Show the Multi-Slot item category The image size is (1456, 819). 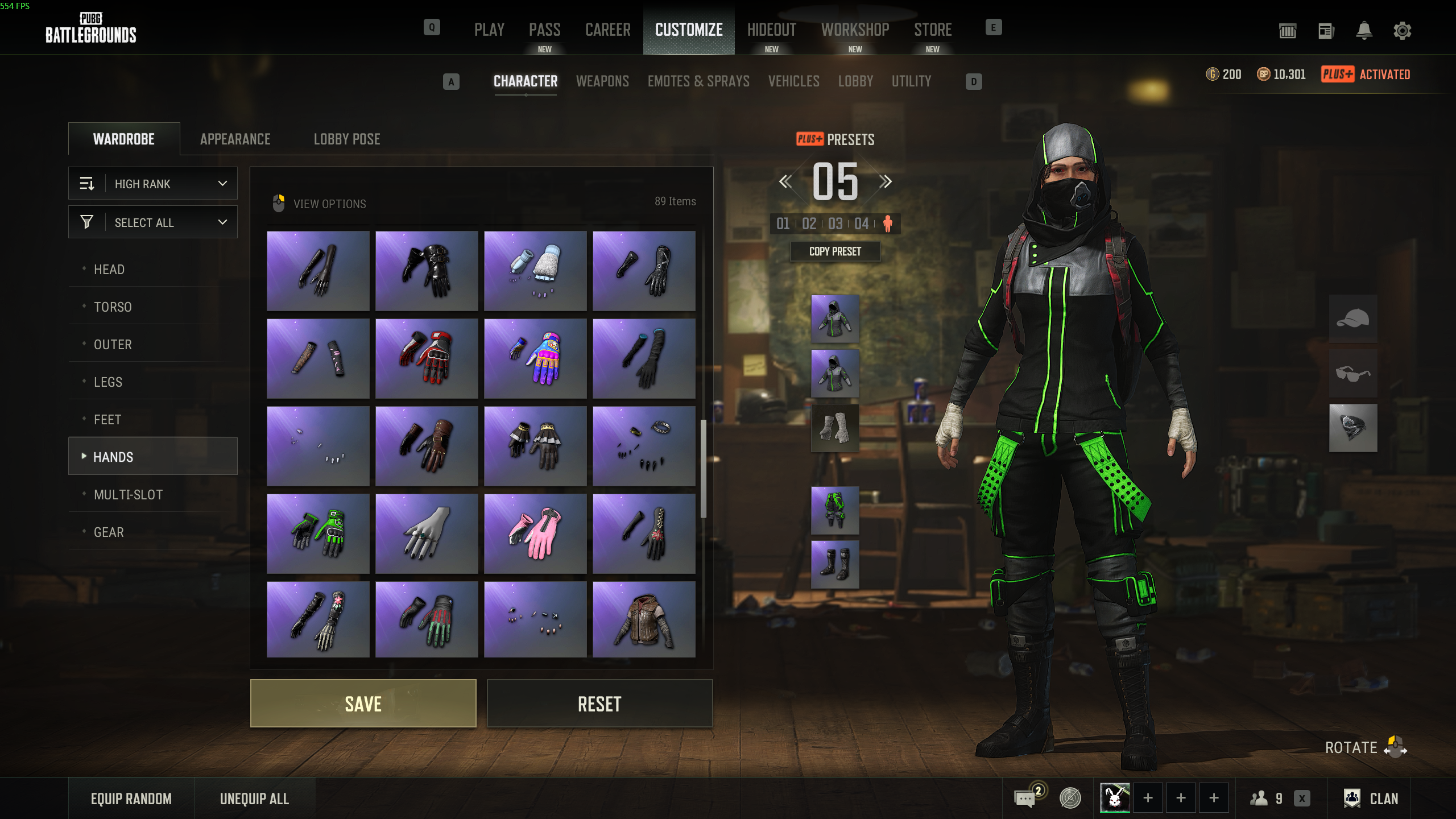pos(128,495)
